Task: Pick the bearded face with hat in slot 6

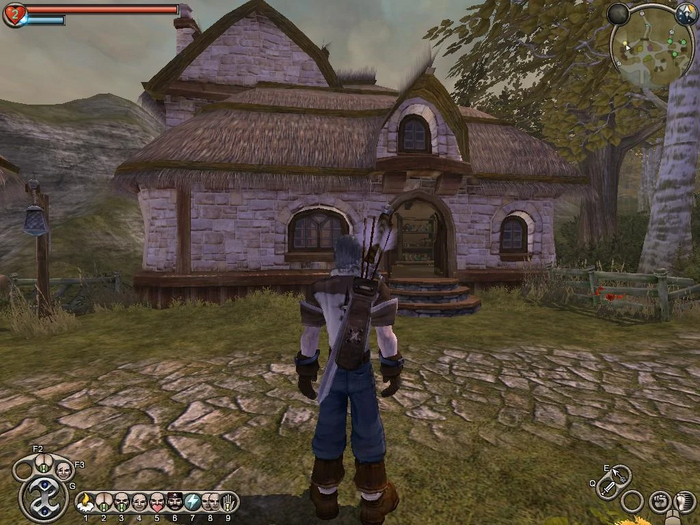Action: coord(174,501)
